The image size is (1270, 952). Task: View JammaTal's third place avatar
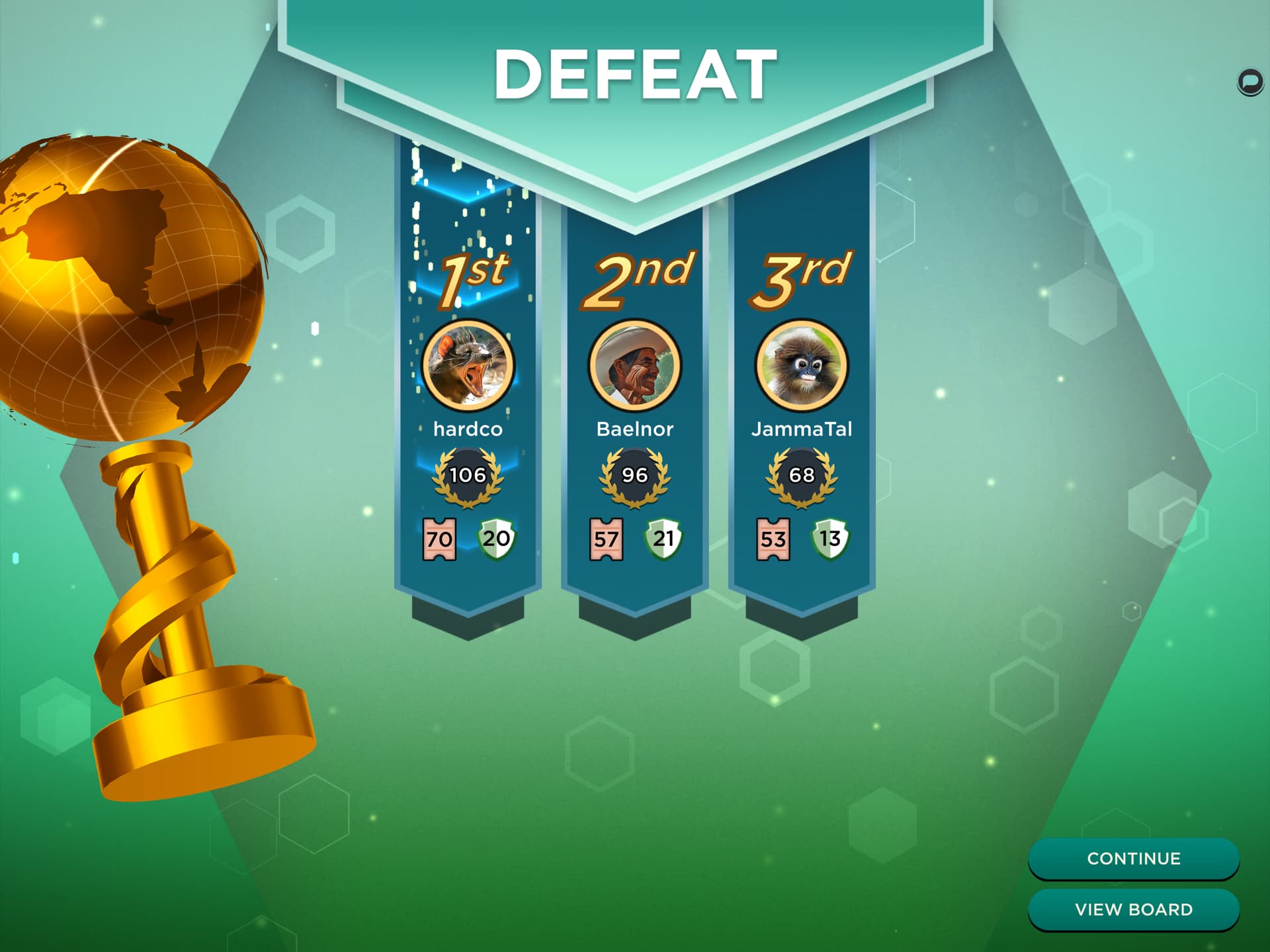coord(801,366)
